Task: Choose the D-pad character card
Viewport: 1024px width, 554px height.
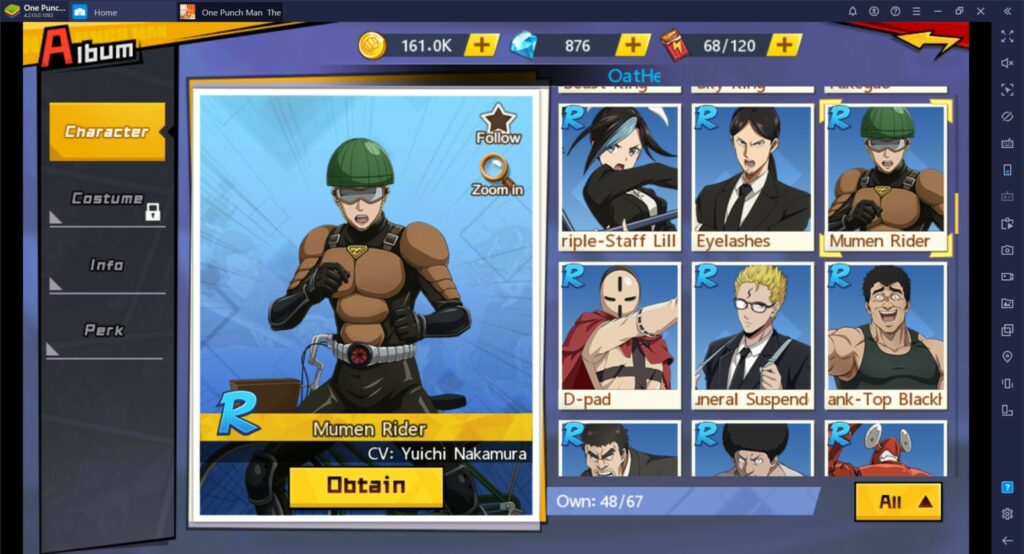Action: [x=620, y=335]
